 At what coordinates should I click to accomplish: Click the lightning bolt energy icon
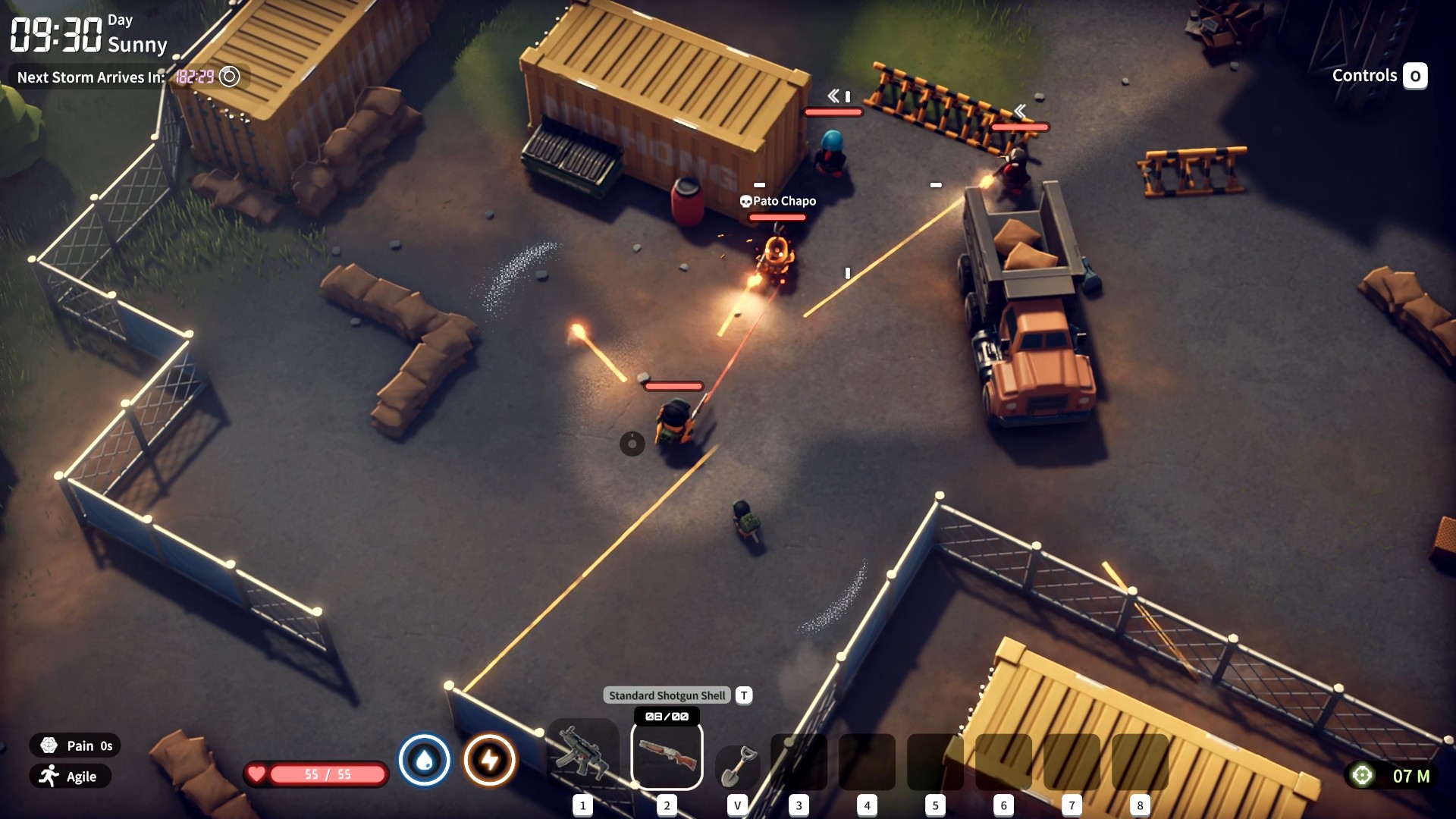(x=490, y=760)
